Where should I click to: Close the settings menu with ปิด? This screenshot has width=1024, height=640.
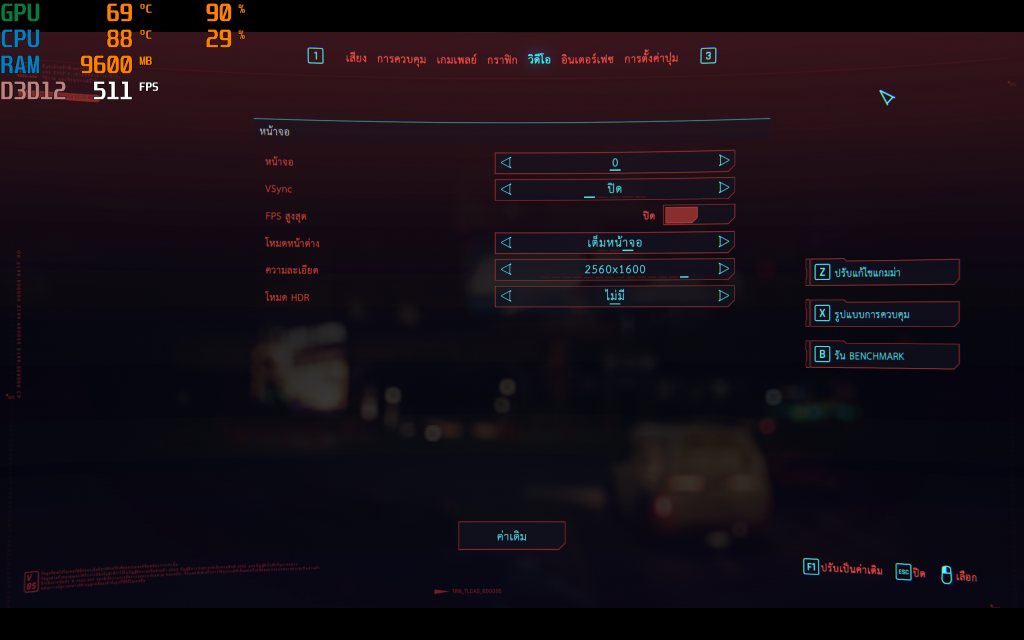(x=910, y=573)
